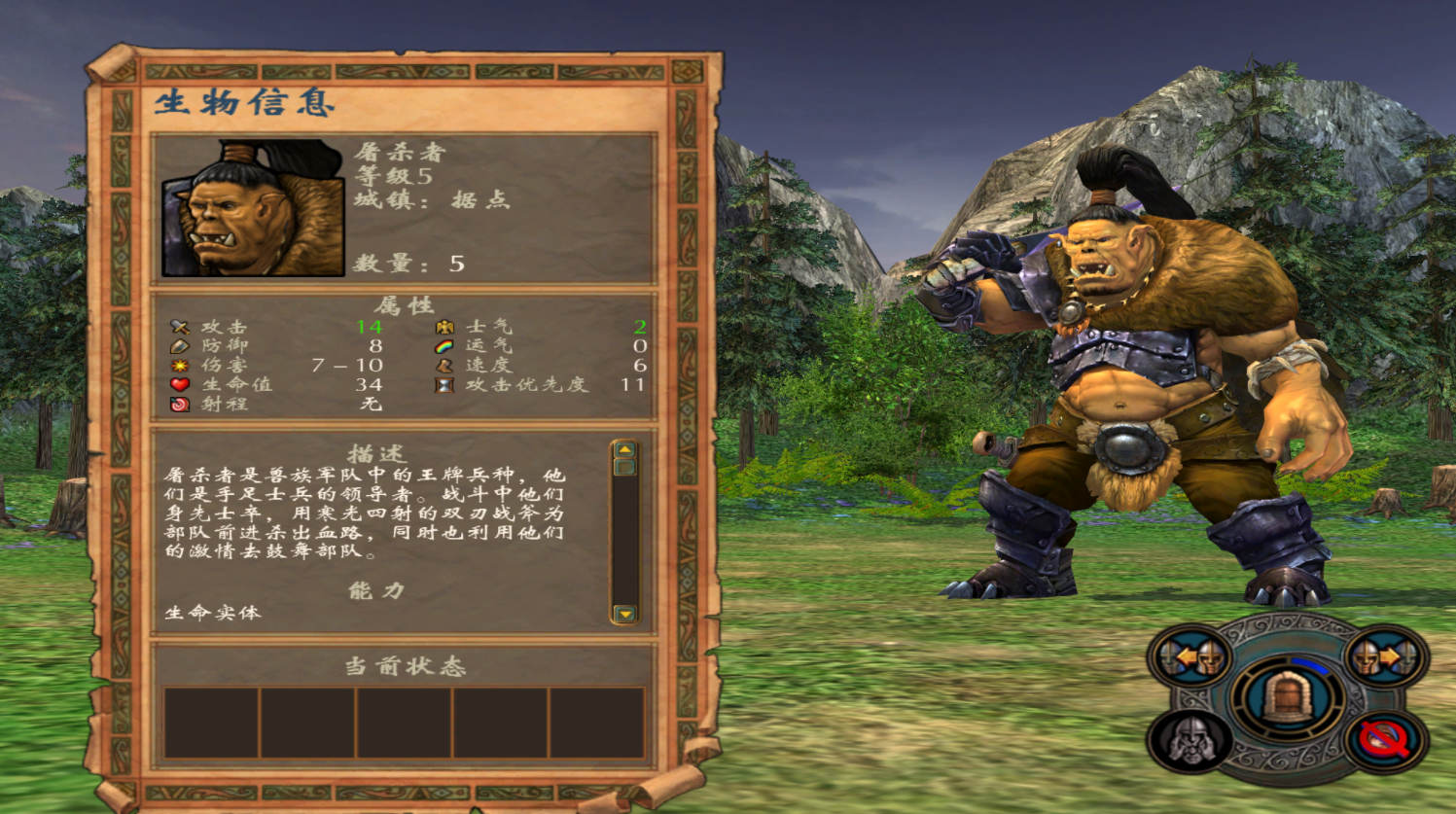Click the orc creature portrait
The image size is (1456, 814).
pyautogui.click(x=253, y=208)
